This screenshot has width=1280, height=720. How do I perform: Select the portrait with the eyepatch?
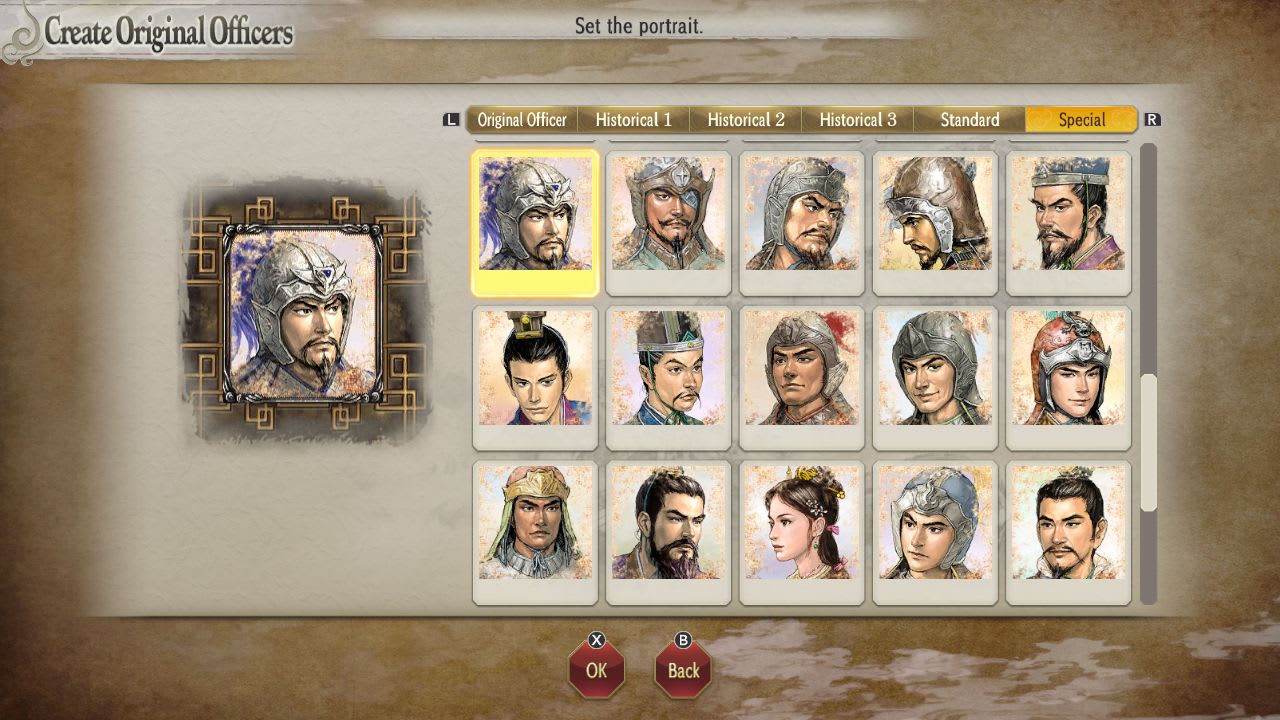click(x=668, y=220)
